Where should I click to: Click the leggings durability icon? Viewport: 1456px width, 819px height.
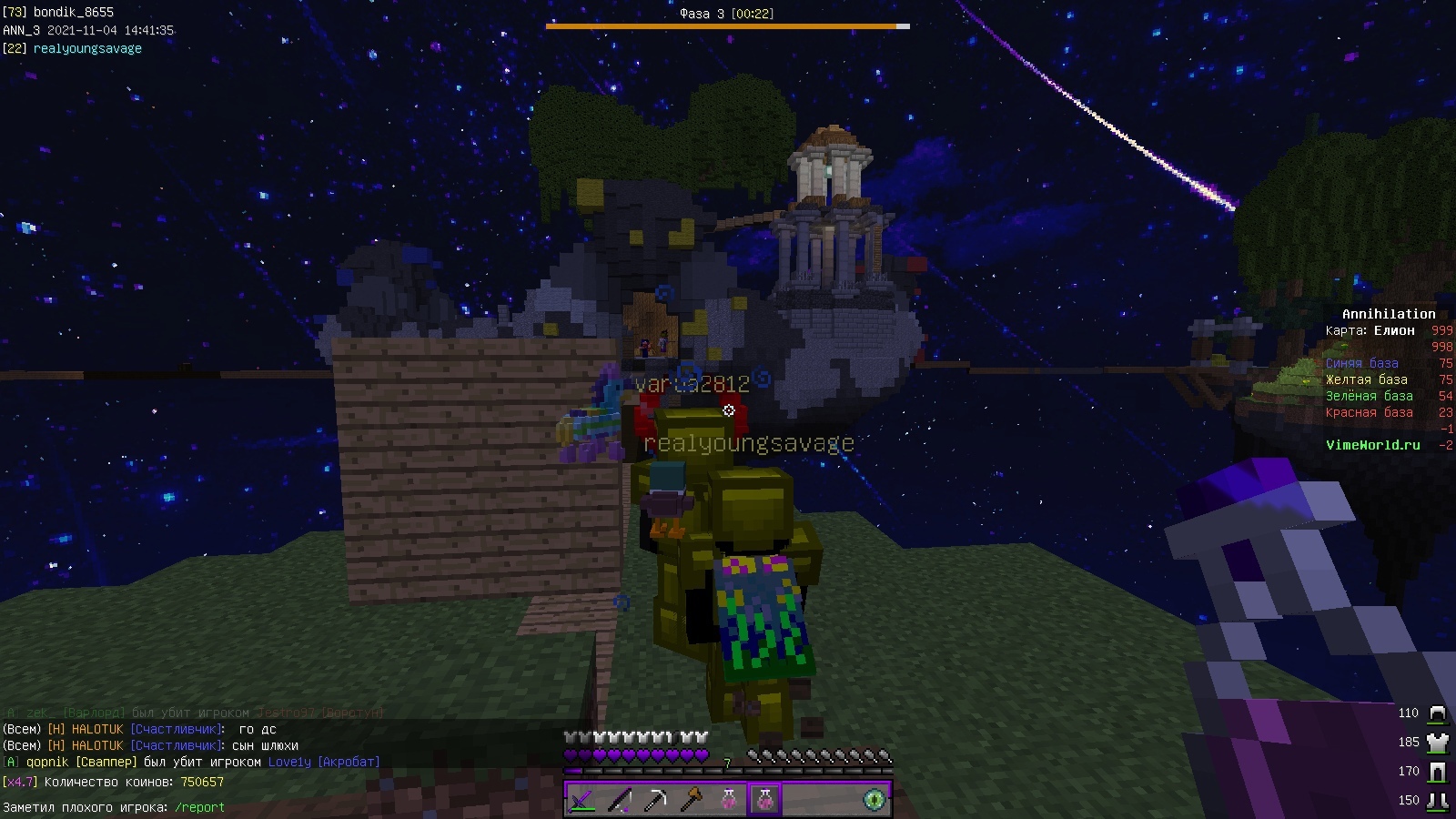(1437, 772)
